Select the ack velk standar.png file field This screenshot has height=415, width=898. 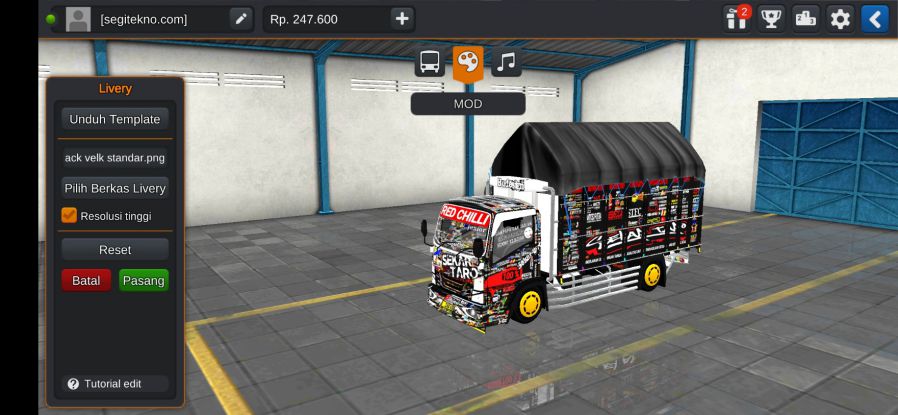(114, 157)
